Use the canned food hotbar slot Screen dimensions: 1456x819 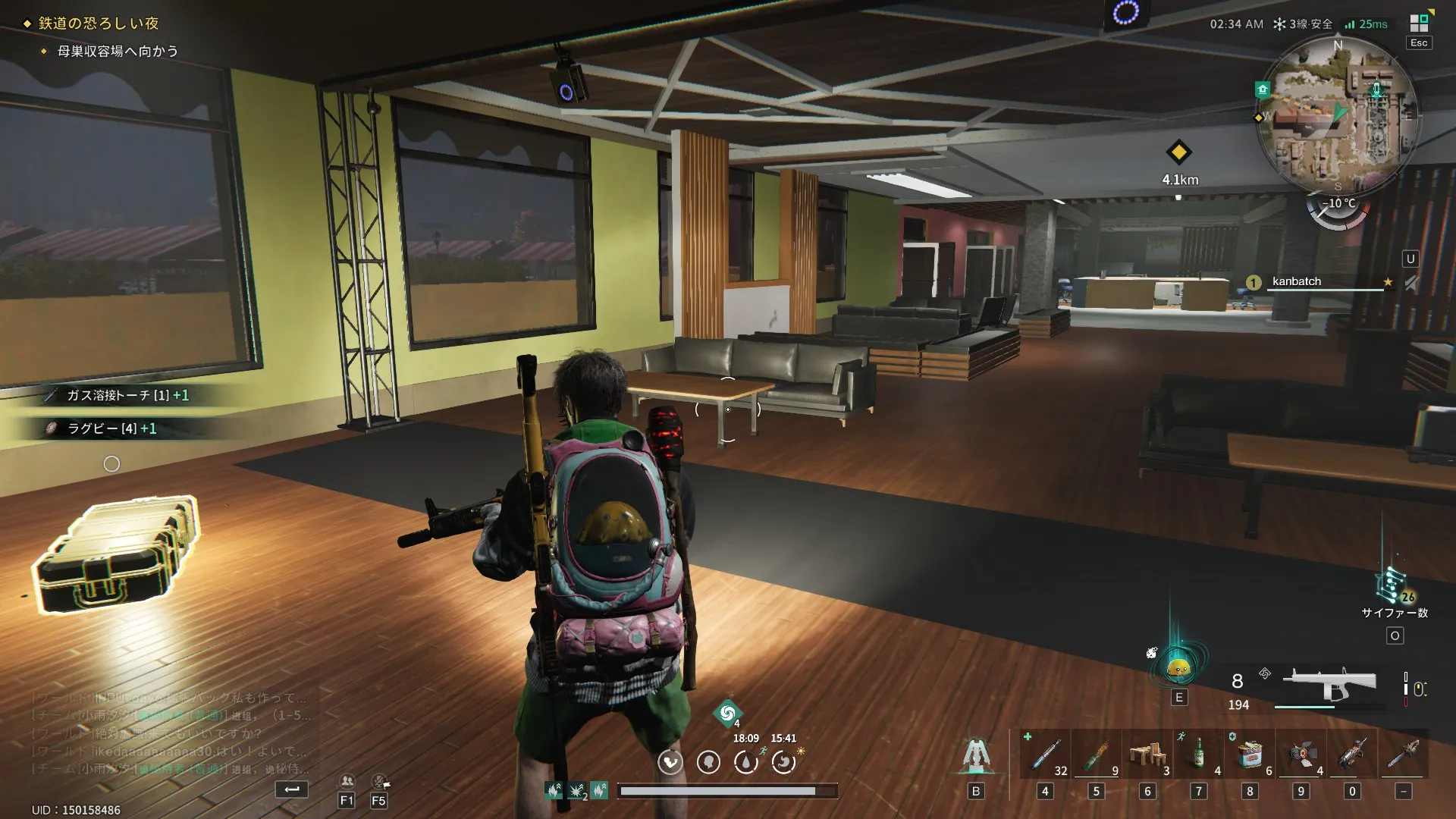[x=1250, y=755]
